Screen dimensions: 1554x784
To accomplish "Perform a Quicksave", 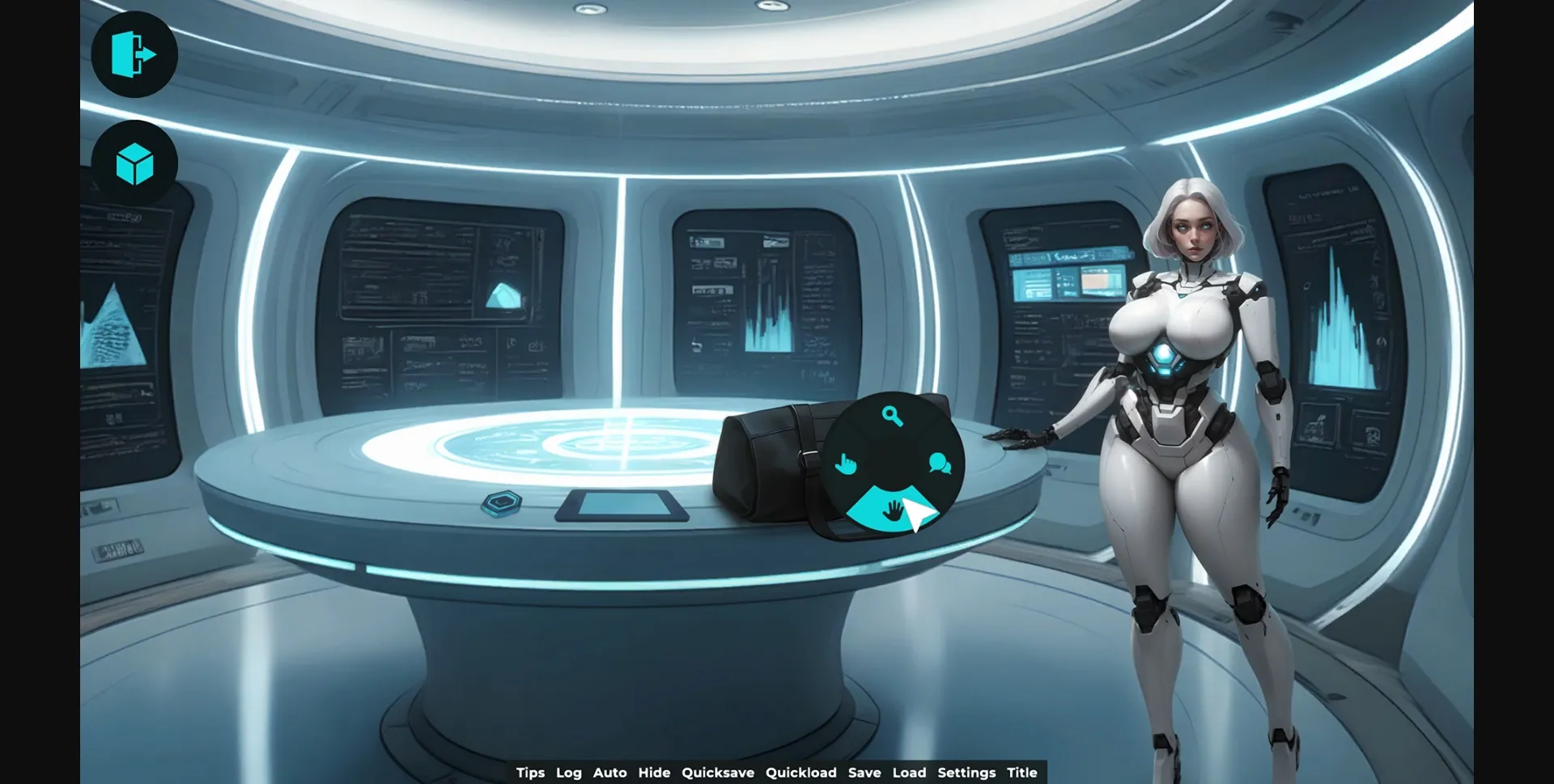I will (718, 773).
